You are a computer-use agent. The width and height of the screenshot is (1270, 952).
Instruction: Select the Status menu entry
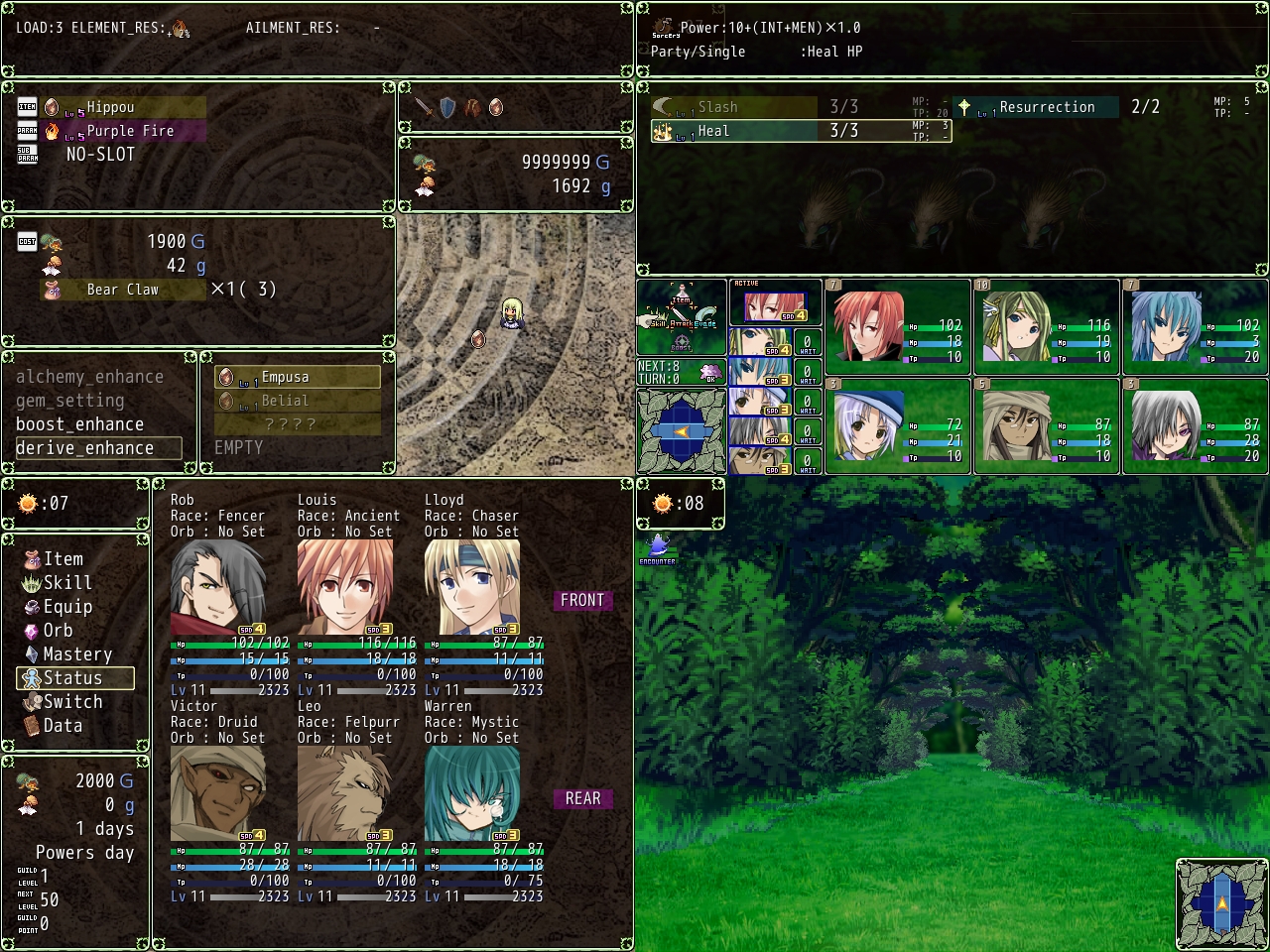[x=74, y=678]
